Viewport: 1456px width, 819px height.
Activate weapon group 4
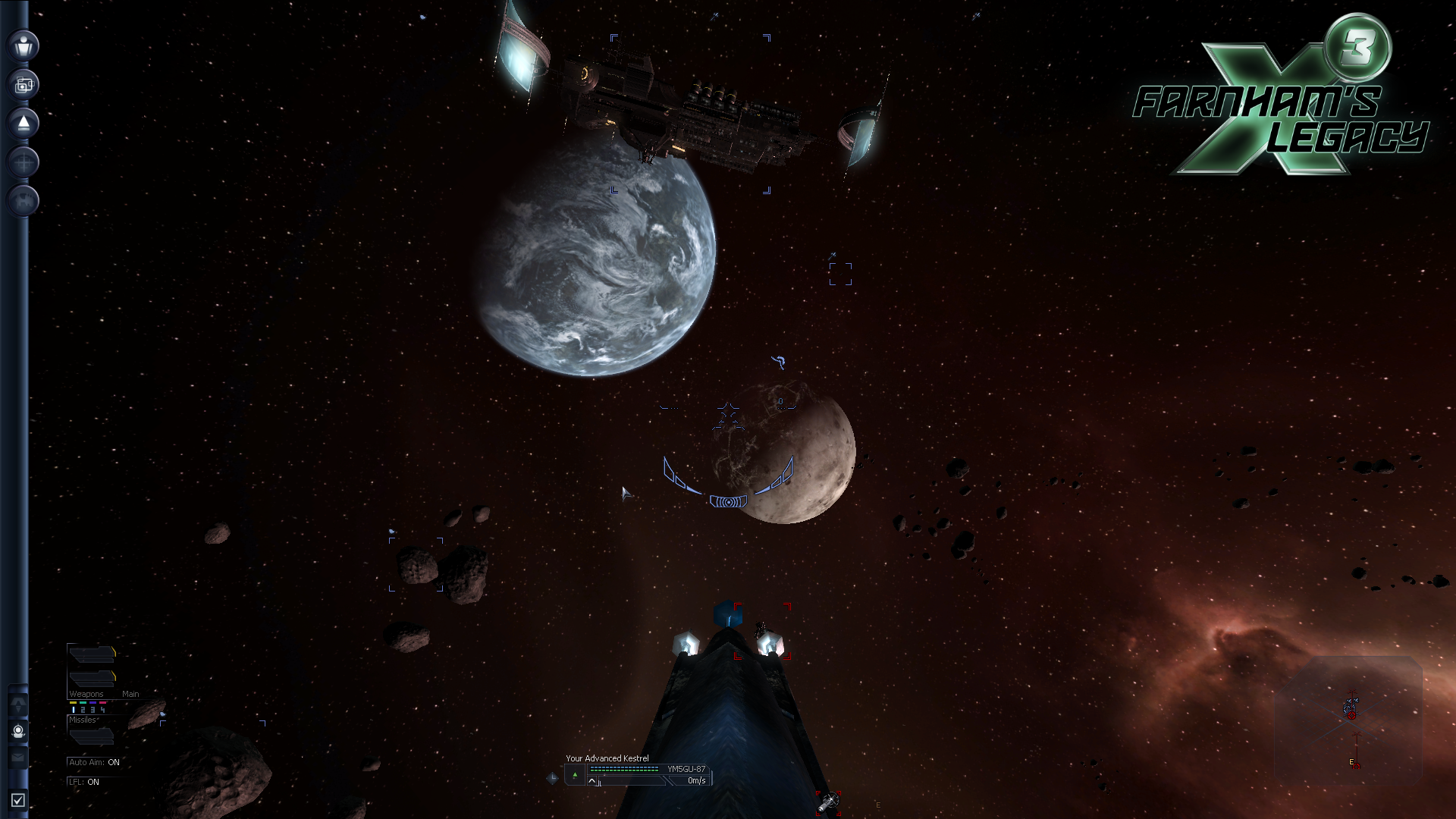[103, 709]
